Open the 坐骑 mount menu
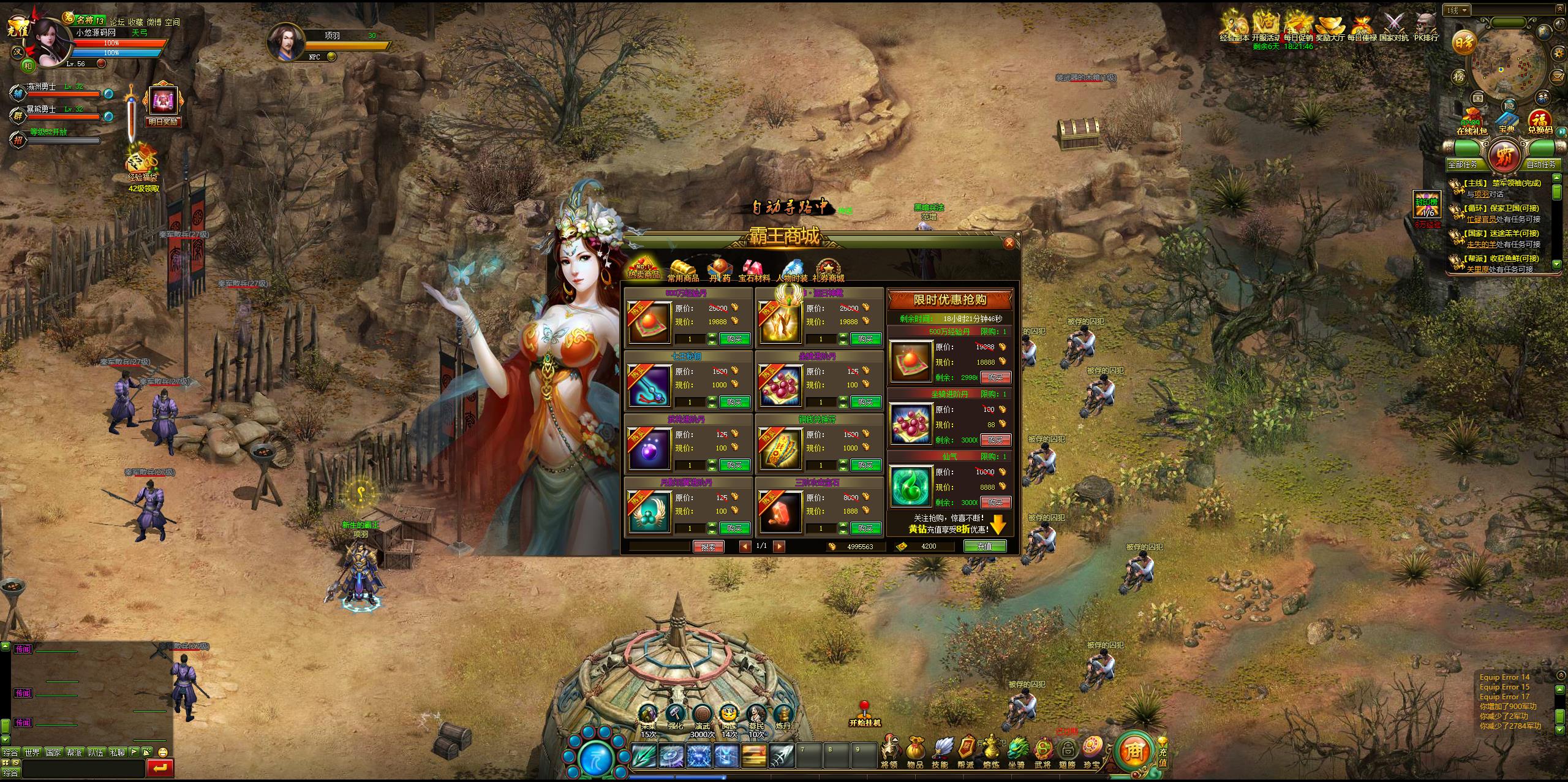The height and width of the screenshot is (782, 1568). [x=1016, y=752]
